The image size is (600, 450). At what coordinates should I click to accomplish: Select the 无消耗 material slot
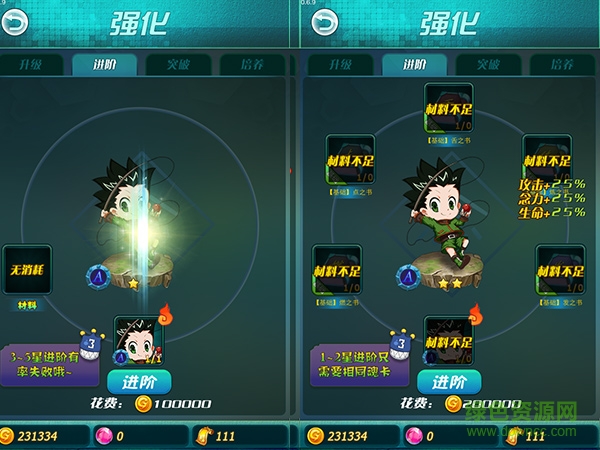click(27, 269)
